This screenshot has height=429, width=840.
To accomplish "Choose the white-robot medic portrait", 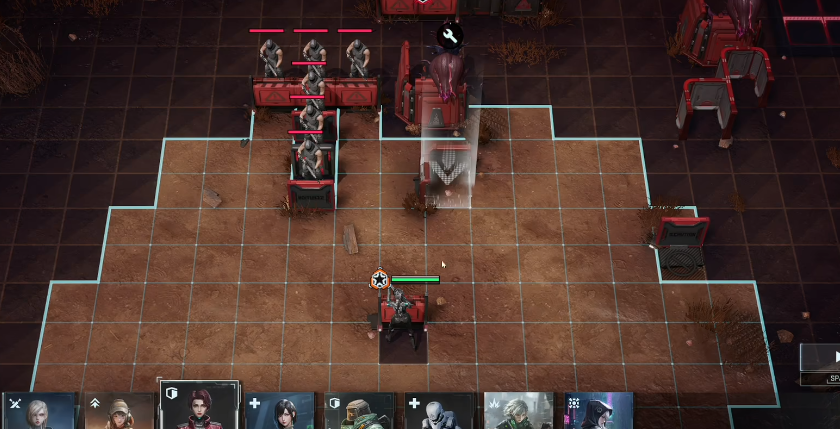I will click(x=440, y=411).
